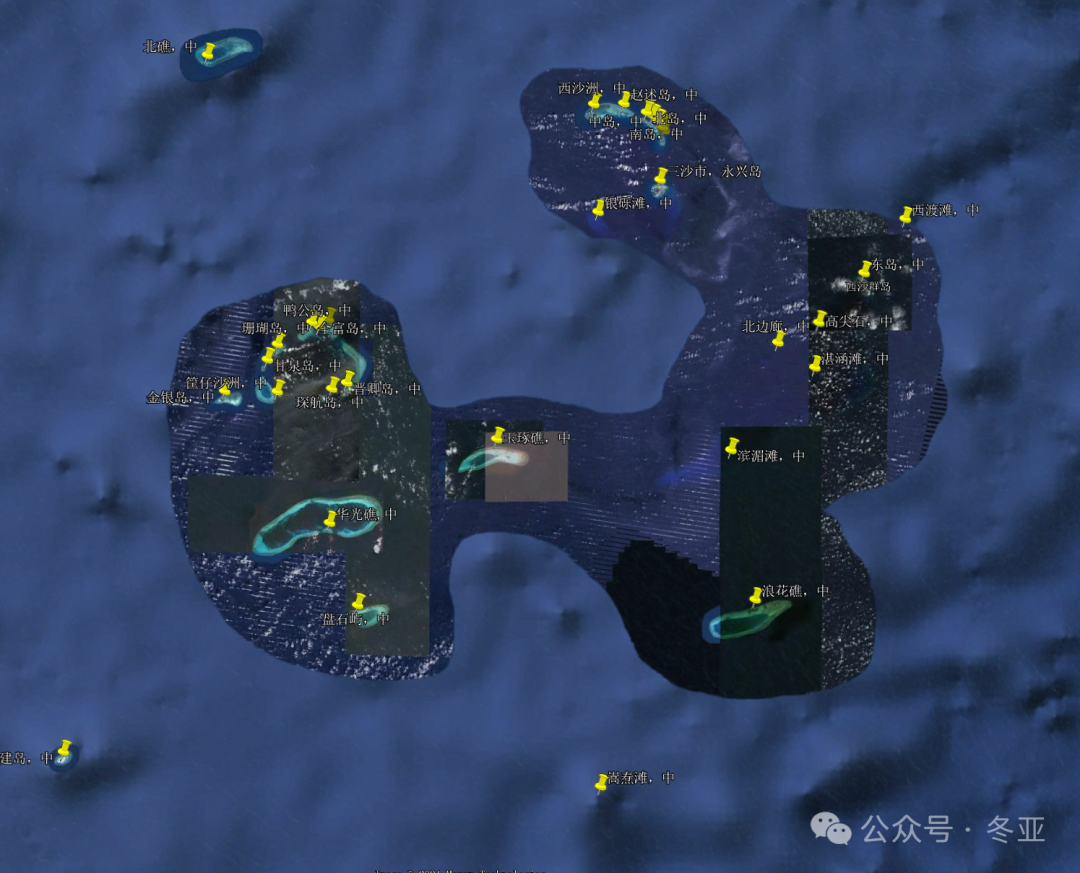Screen dimensions: 1080x873
Task: Open the 晋卿岛 placemark pin
Action: tap(348, 379)
